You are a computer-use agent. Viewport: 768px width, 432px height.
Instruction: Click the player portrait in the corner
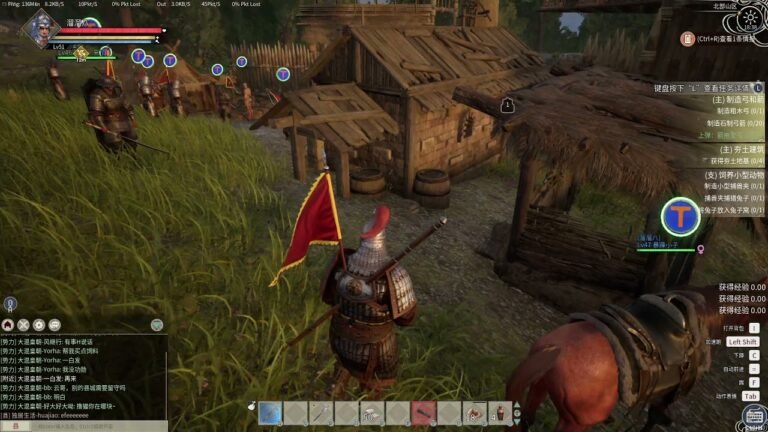pos(39,28)
